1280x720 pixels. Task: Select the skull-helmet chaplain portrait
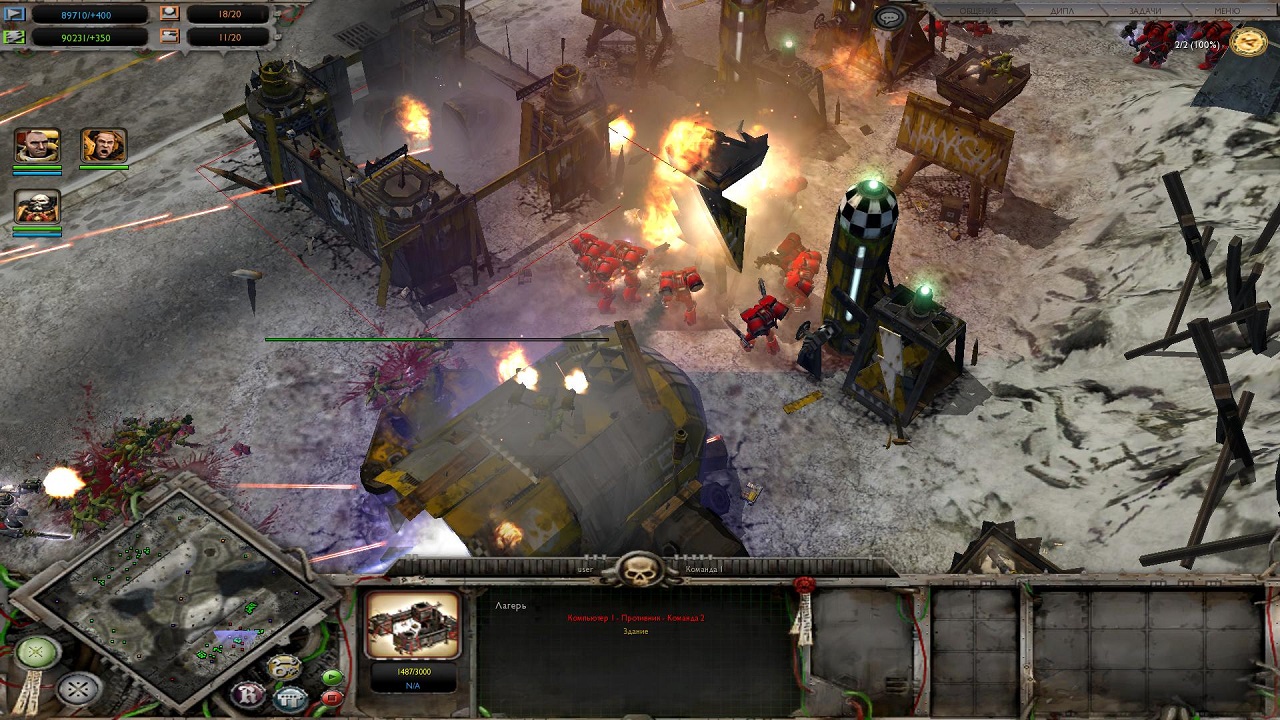[x=37, y=207]
